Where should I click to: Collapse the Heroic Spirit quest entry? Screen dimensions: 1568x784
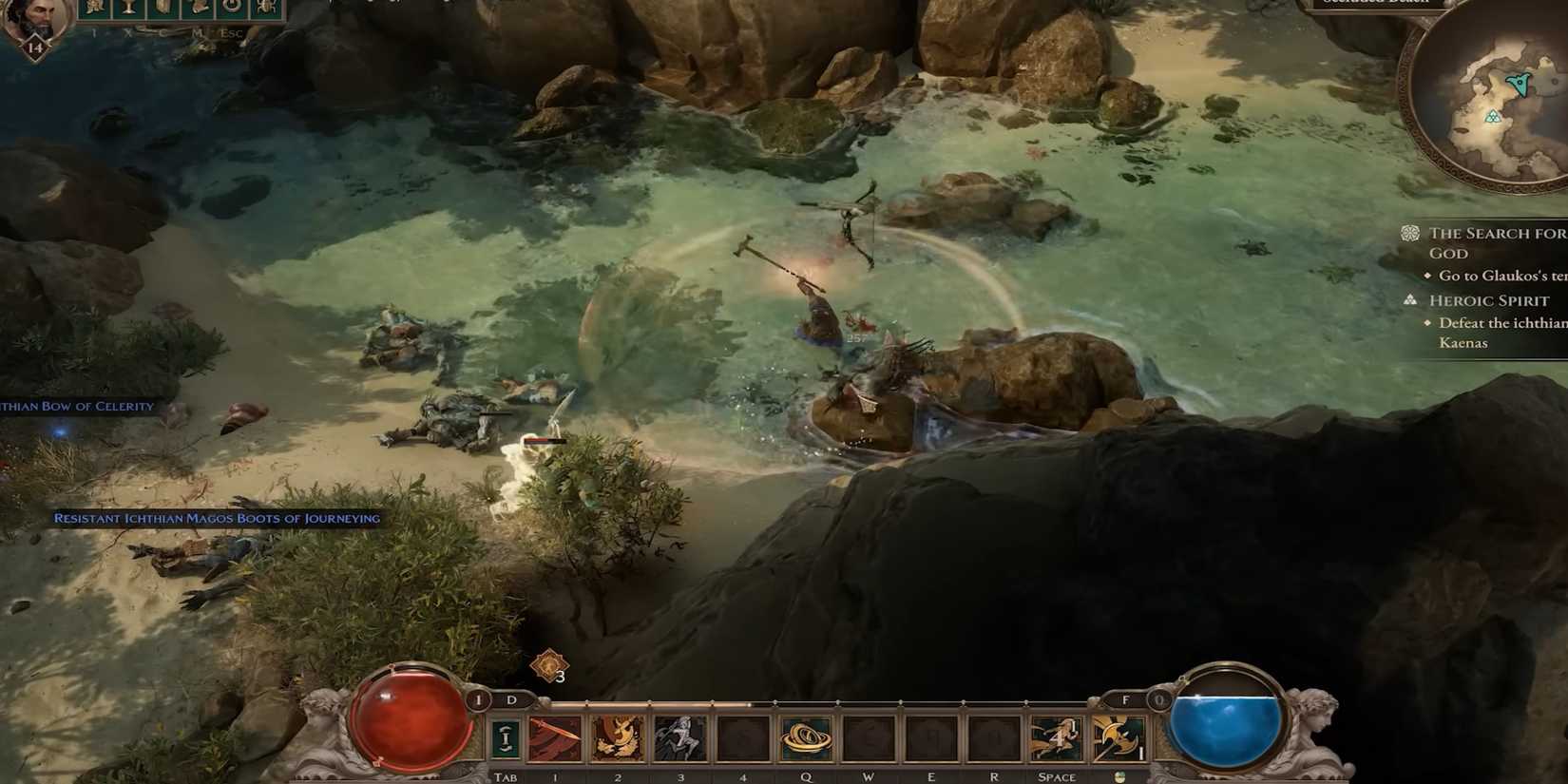(1489, 299)
